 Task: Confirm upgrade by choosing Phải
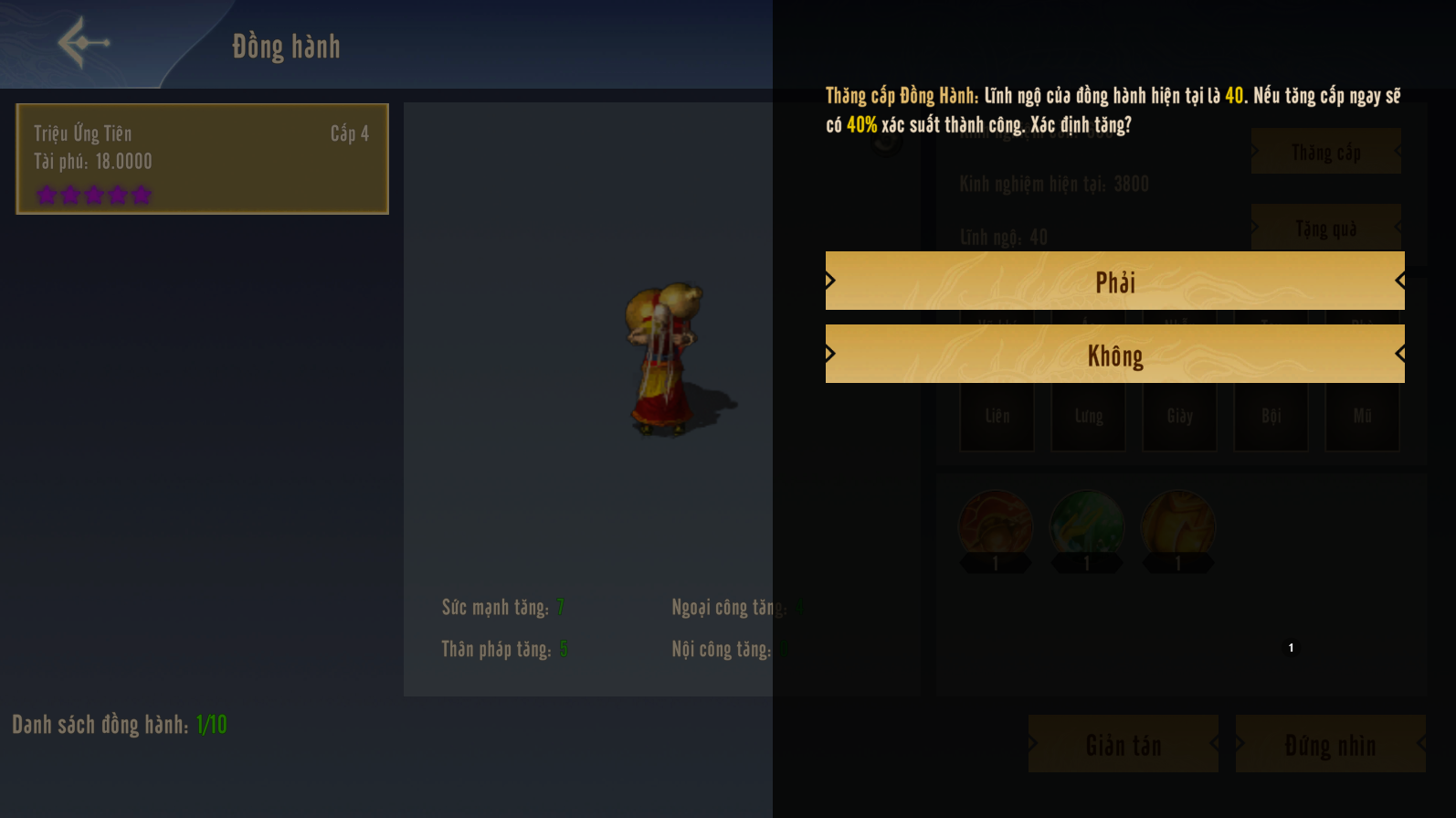point(1114,282)
